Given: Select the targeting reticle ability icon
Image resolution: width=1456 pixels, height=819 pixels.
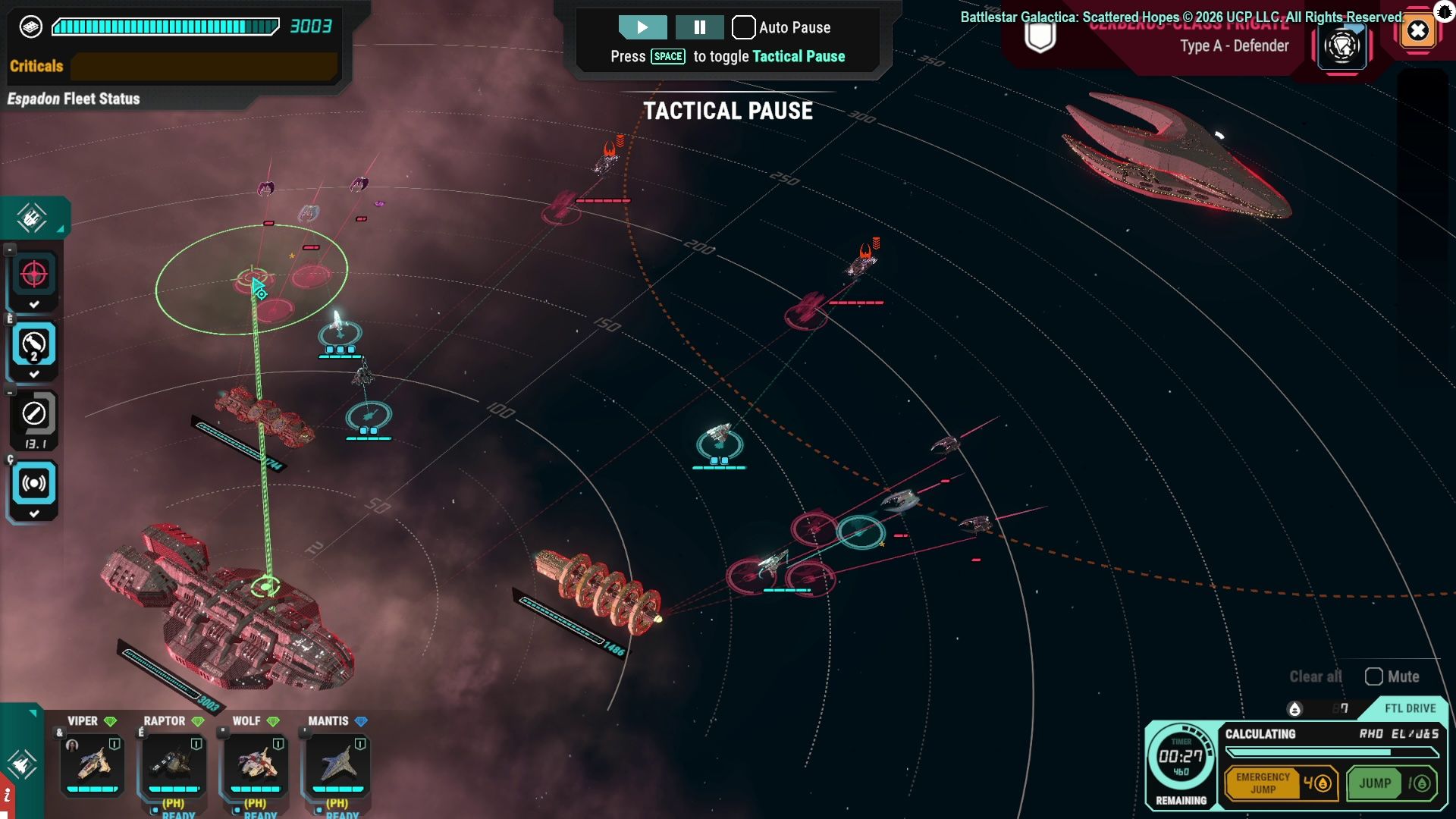Looking at the screenshot, I should point(33,275).
